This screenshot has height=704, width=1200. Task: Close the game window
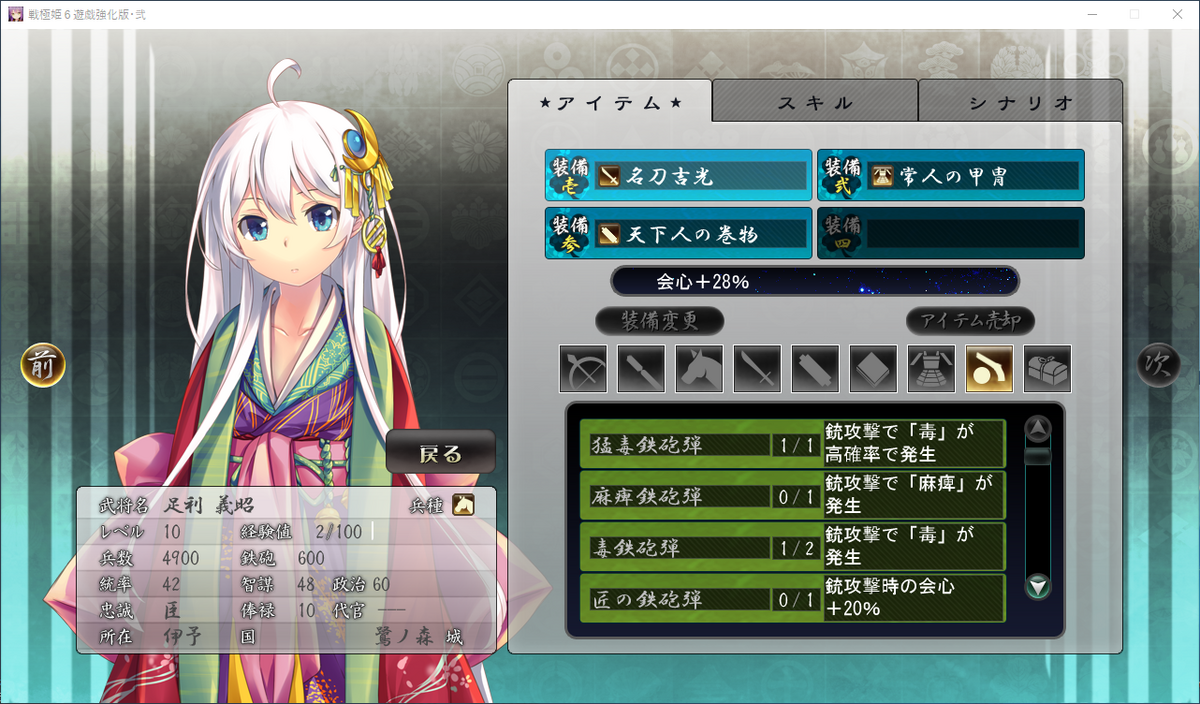(x=1177, y=15)
